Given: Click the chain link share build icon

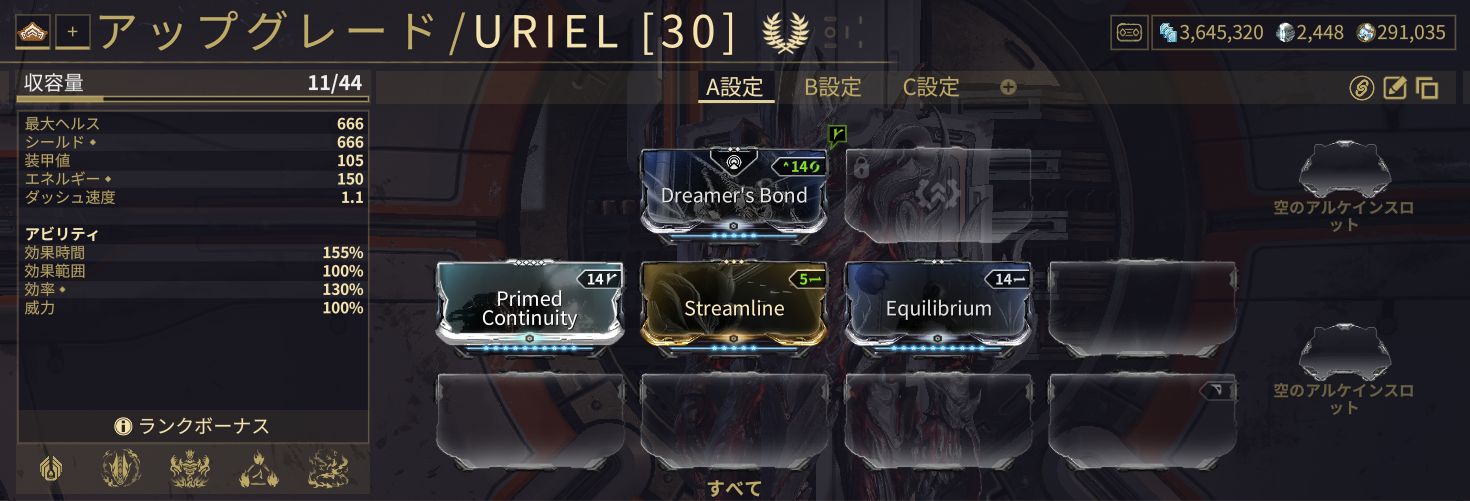Looking at the screenshot, I should point(1361,88).
